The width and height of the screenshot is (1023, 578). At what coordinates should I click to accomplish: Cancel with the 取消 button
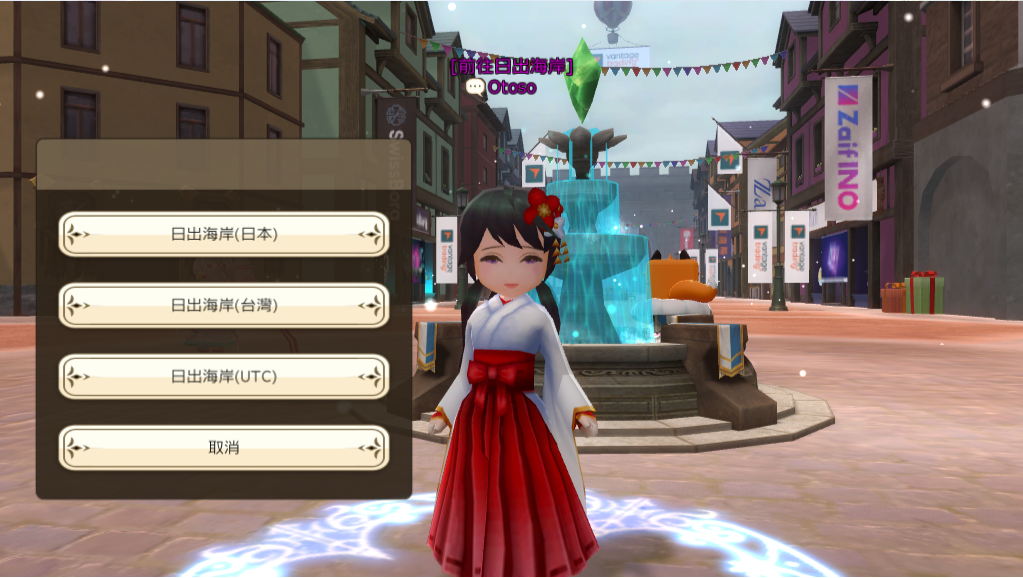point(224,448)
